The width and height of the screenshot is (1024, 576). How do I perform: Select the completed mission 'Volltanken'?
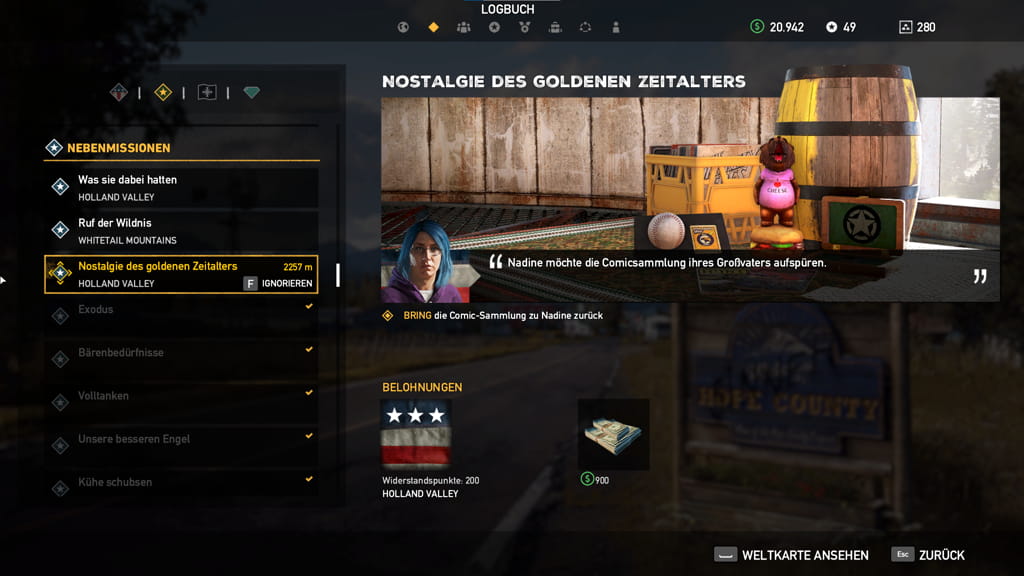[182, 402]
